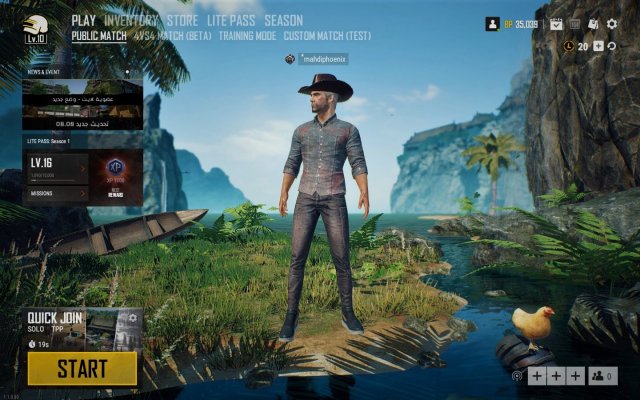The width and height of the screenshot is (640, 400).
Task: Go to the Season tab
Action: [x=283, y=20]
